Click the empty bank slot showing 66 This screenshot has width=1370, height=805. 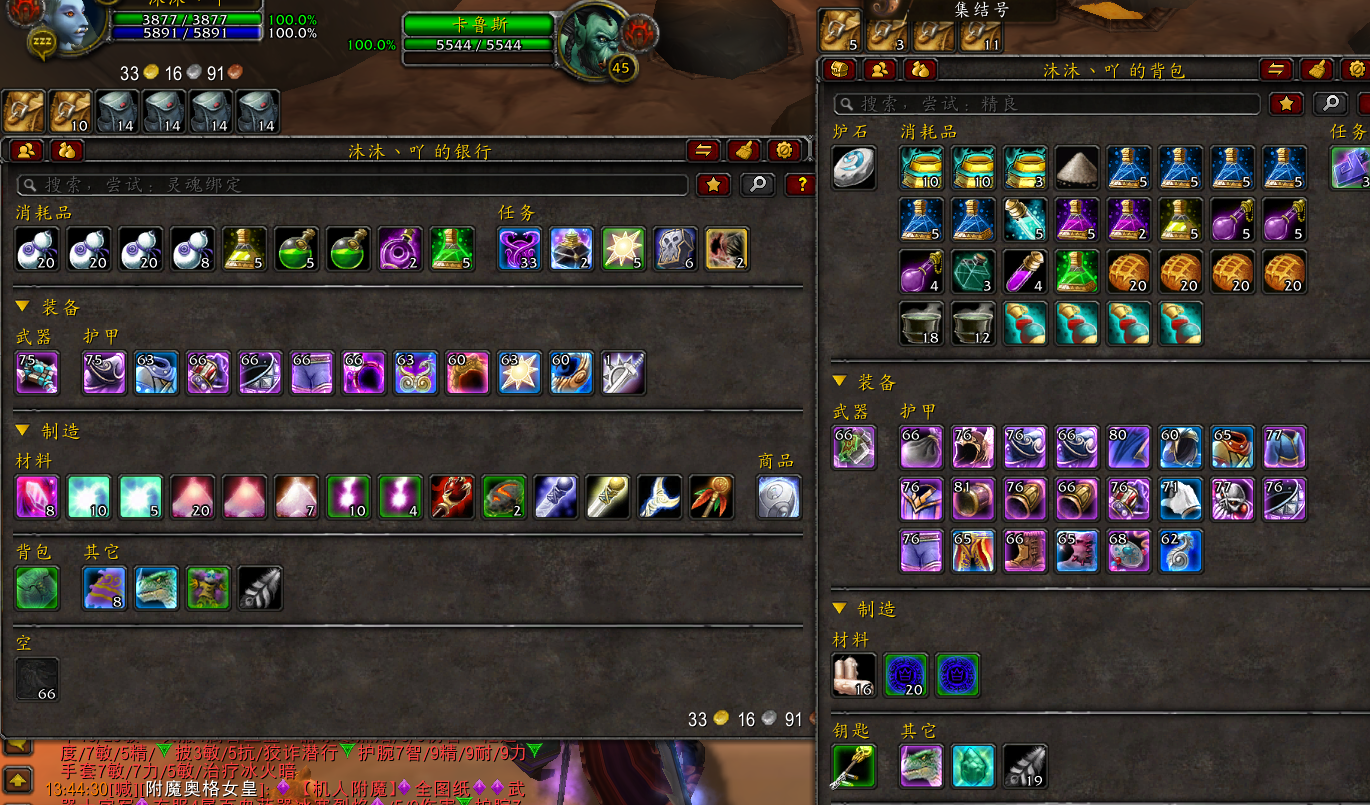pyautogui.click(x=38, y=679)
